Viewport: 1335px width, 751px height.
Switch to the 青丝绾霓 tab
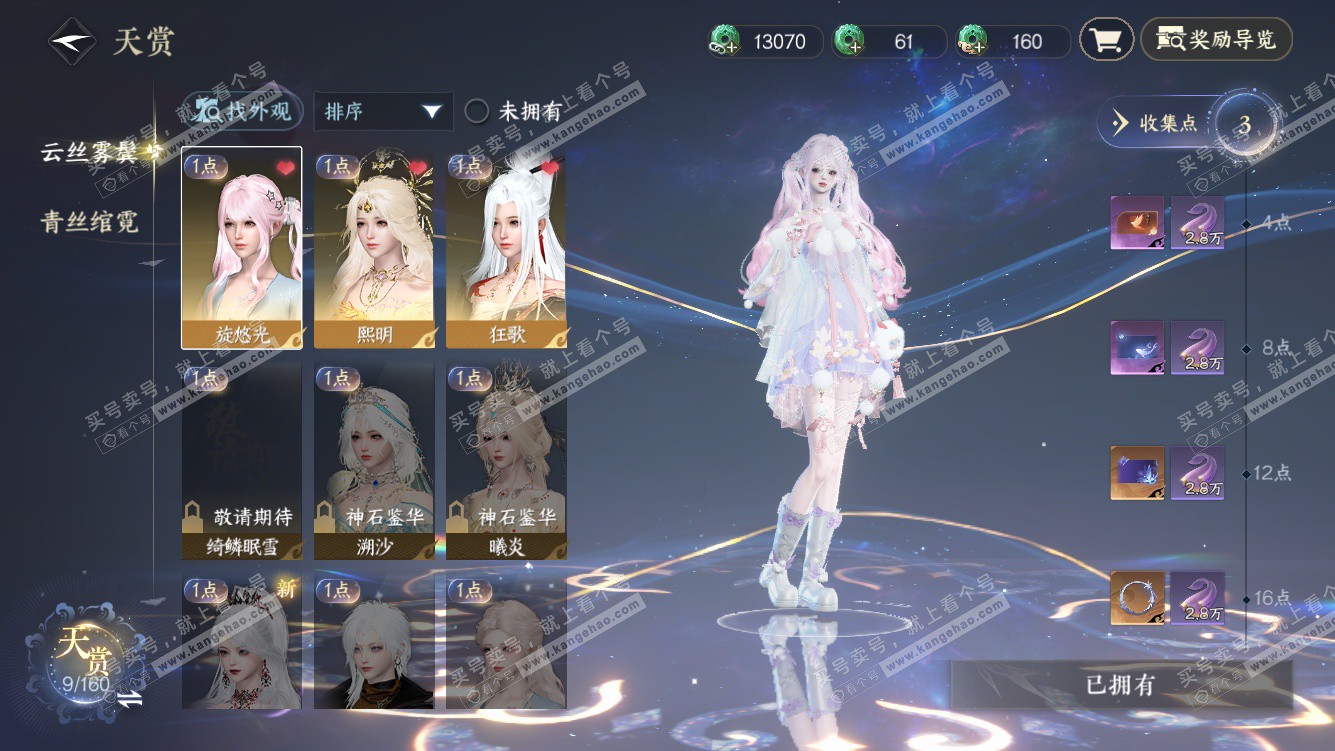(89, 222)
